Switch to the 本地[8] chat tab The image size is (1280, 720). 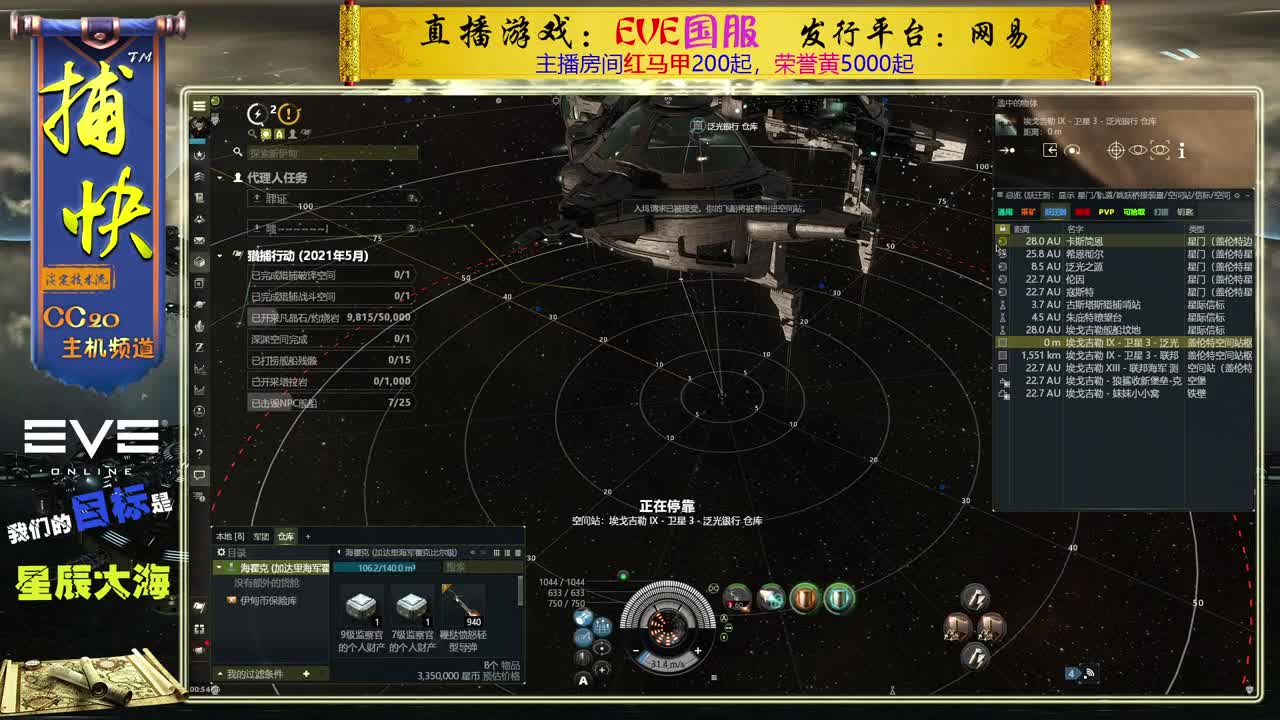[229, 536]
